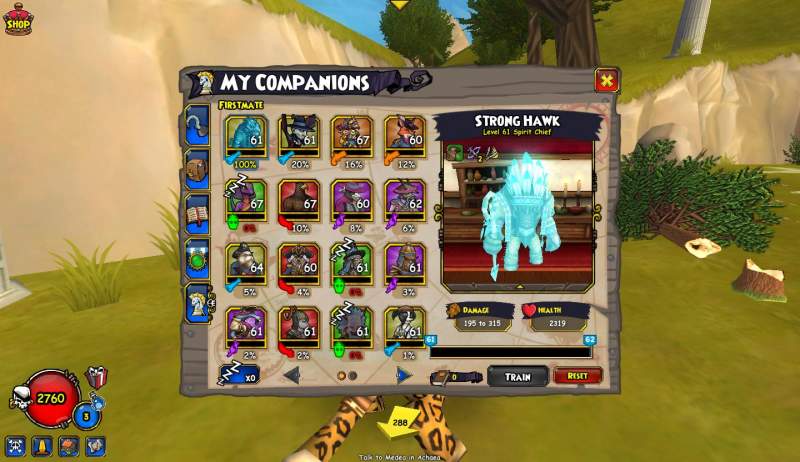800x462 pixels.
Task: Go to the next companions page
Action: (402, 376)
